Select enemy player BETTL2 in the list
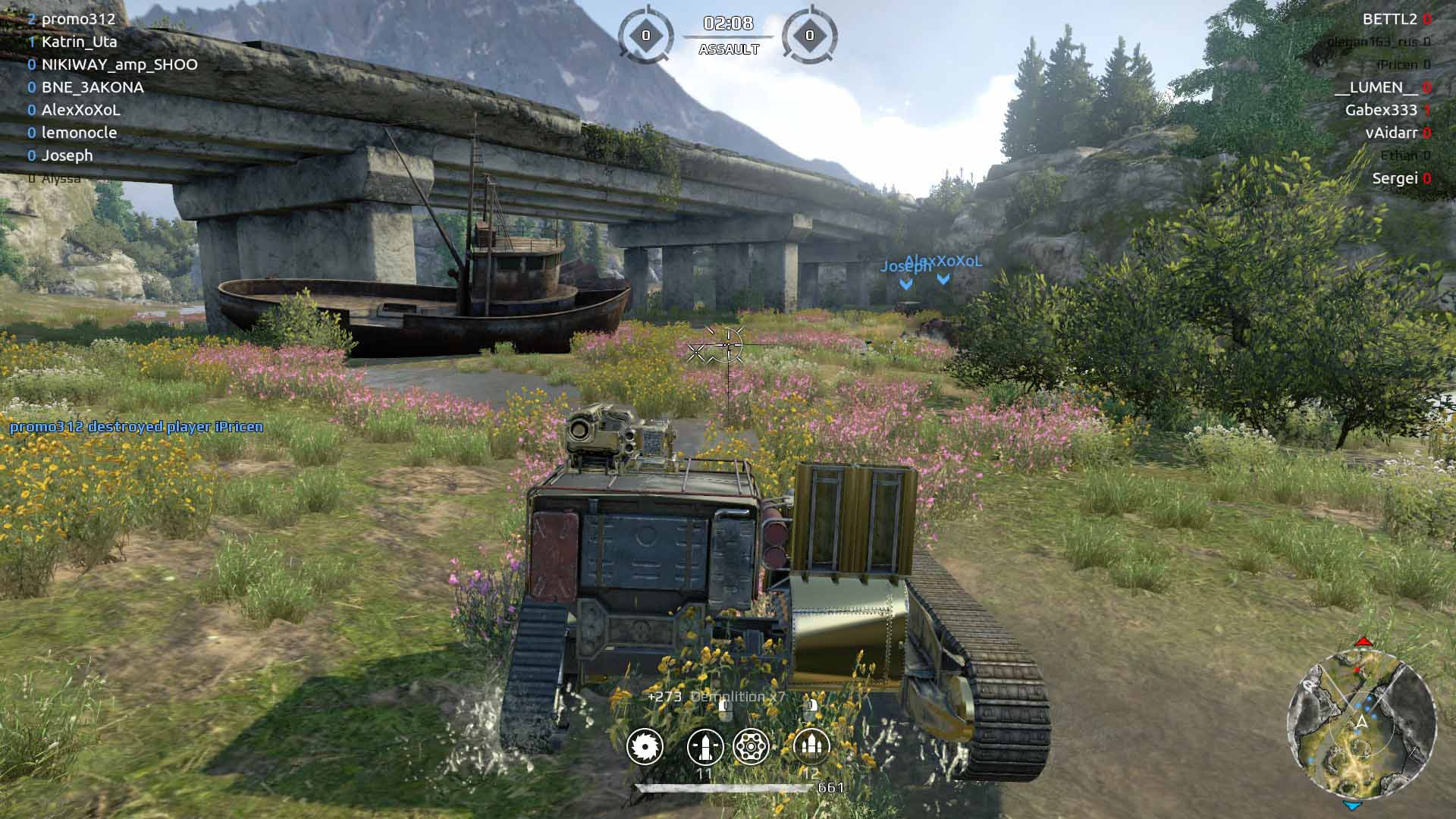Image resolution: width=1456 pixels, height=819 pixels. [x=1389, y=19]
